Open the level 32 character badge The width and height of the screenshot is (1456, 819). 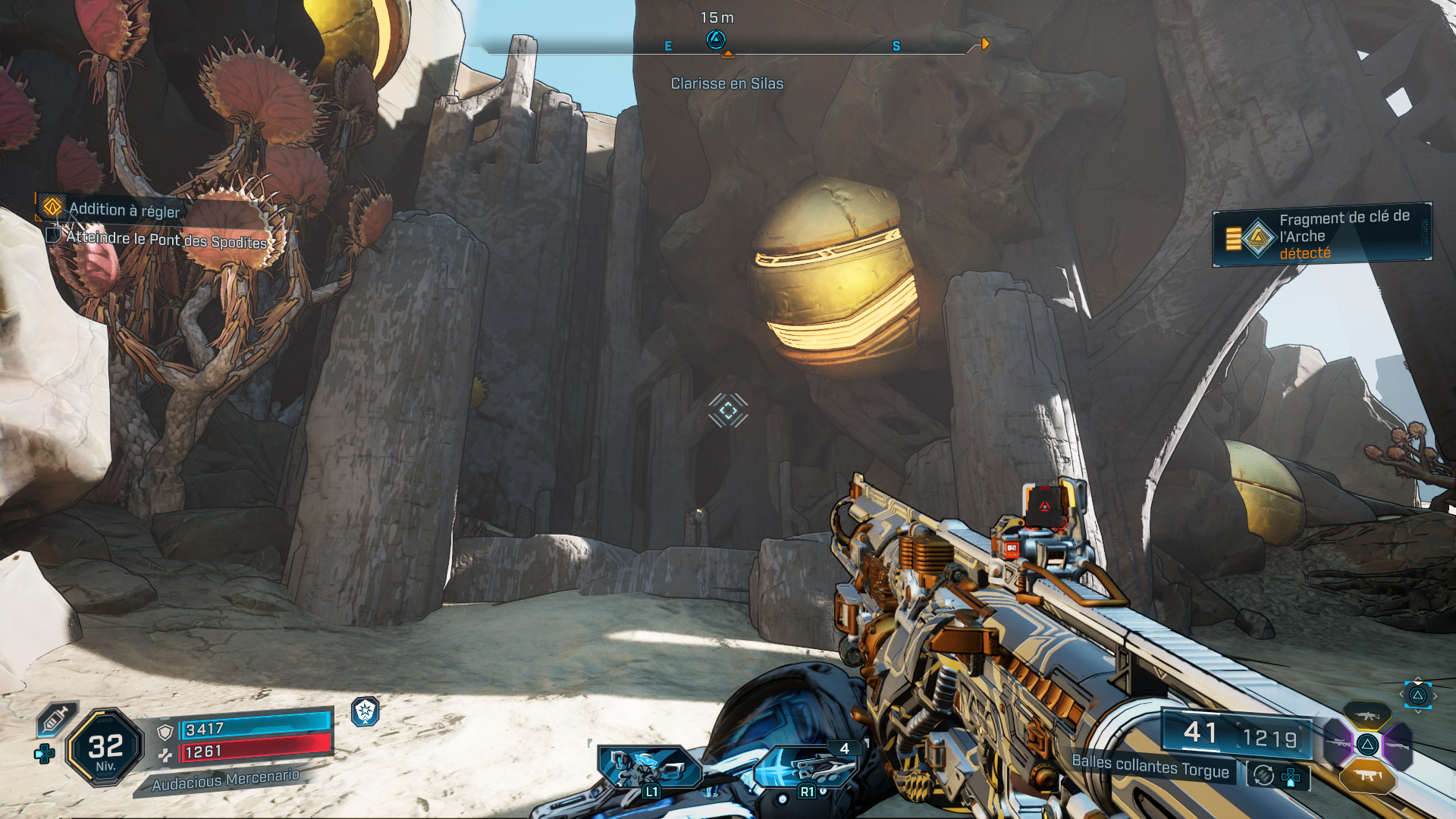pos(105,748)
